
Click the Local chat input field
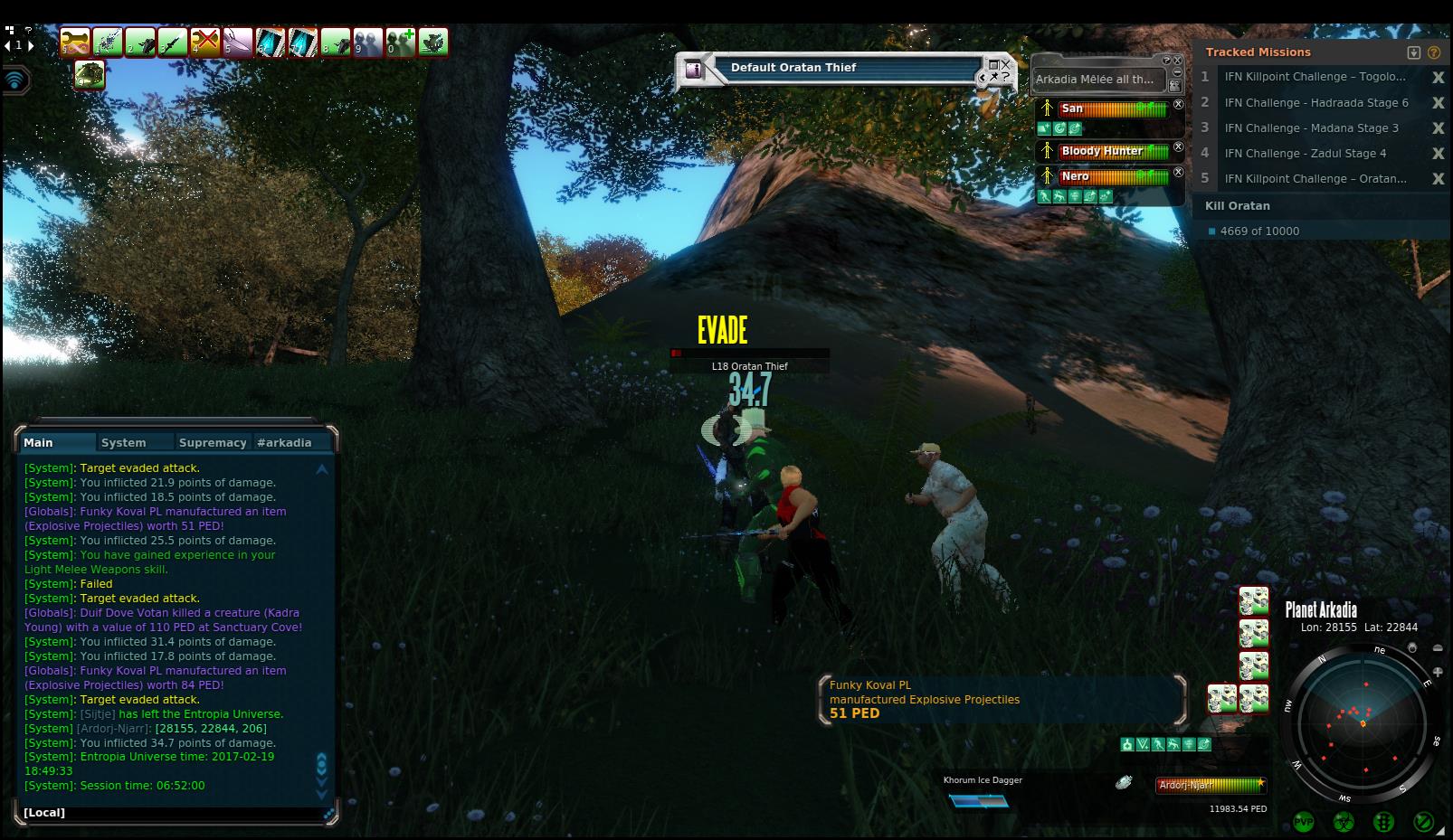(172, 812)
